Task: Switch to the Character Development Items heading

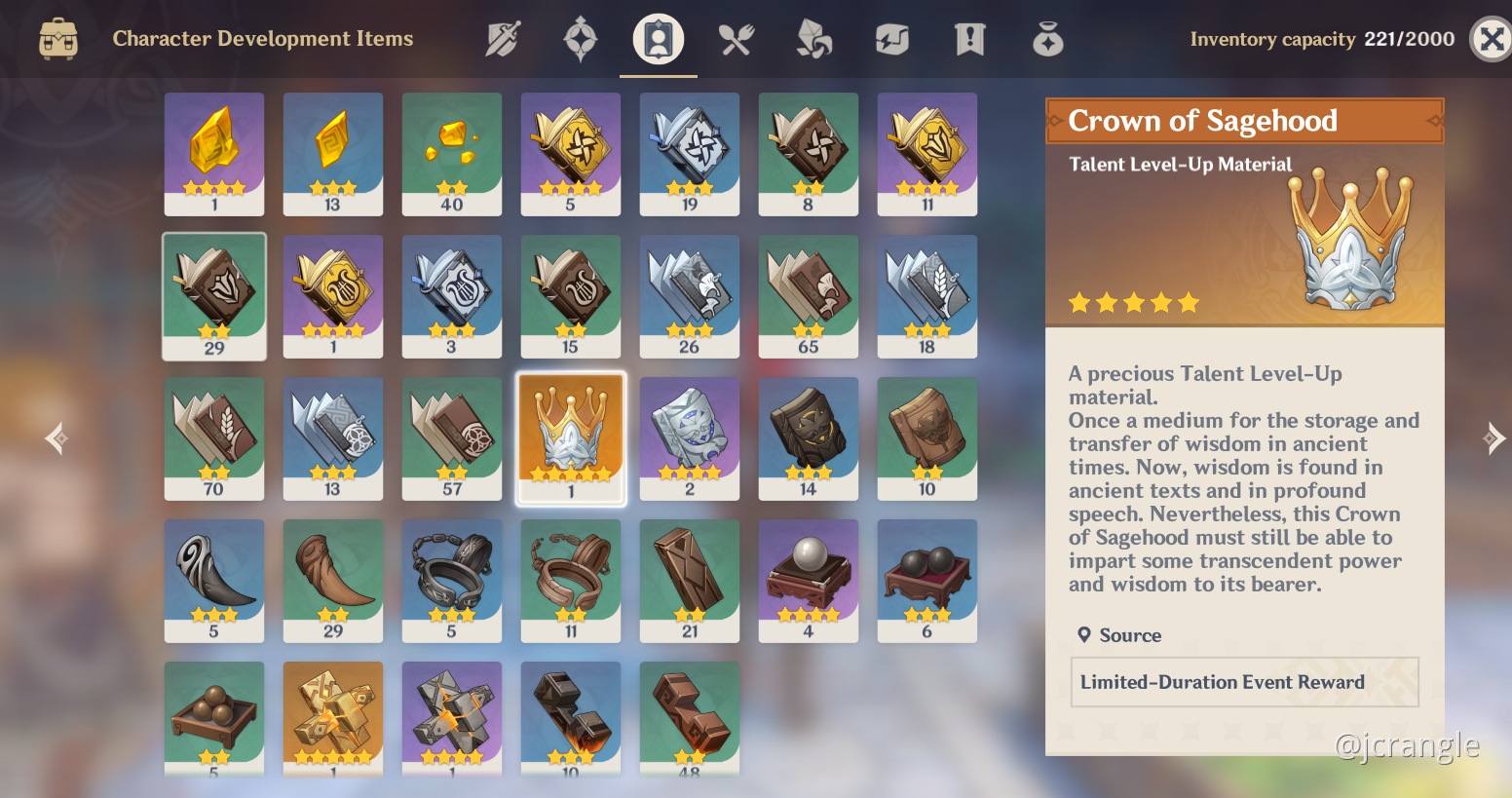Action: 262,38
